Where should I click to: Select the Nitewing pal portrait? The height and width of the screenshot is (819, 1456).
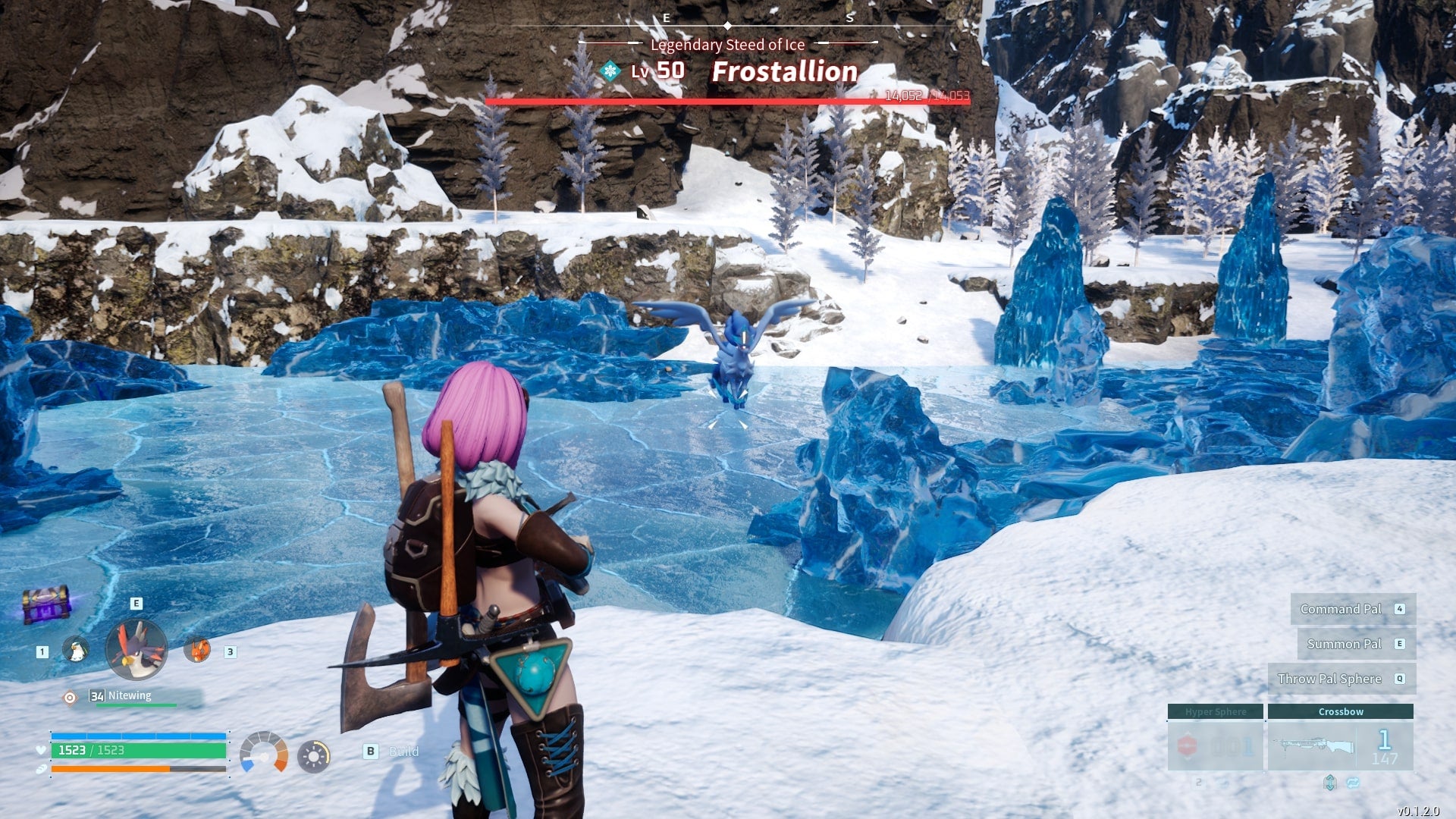pos(136,649)
